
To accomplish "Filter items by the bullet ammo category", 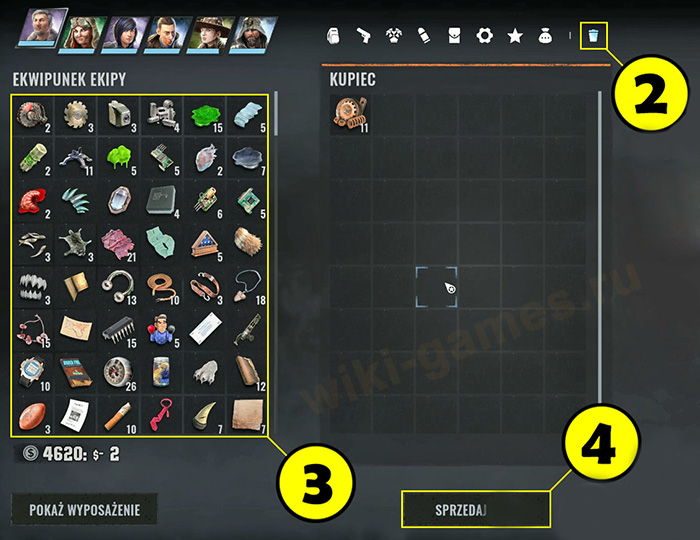I will click(424, 36).
